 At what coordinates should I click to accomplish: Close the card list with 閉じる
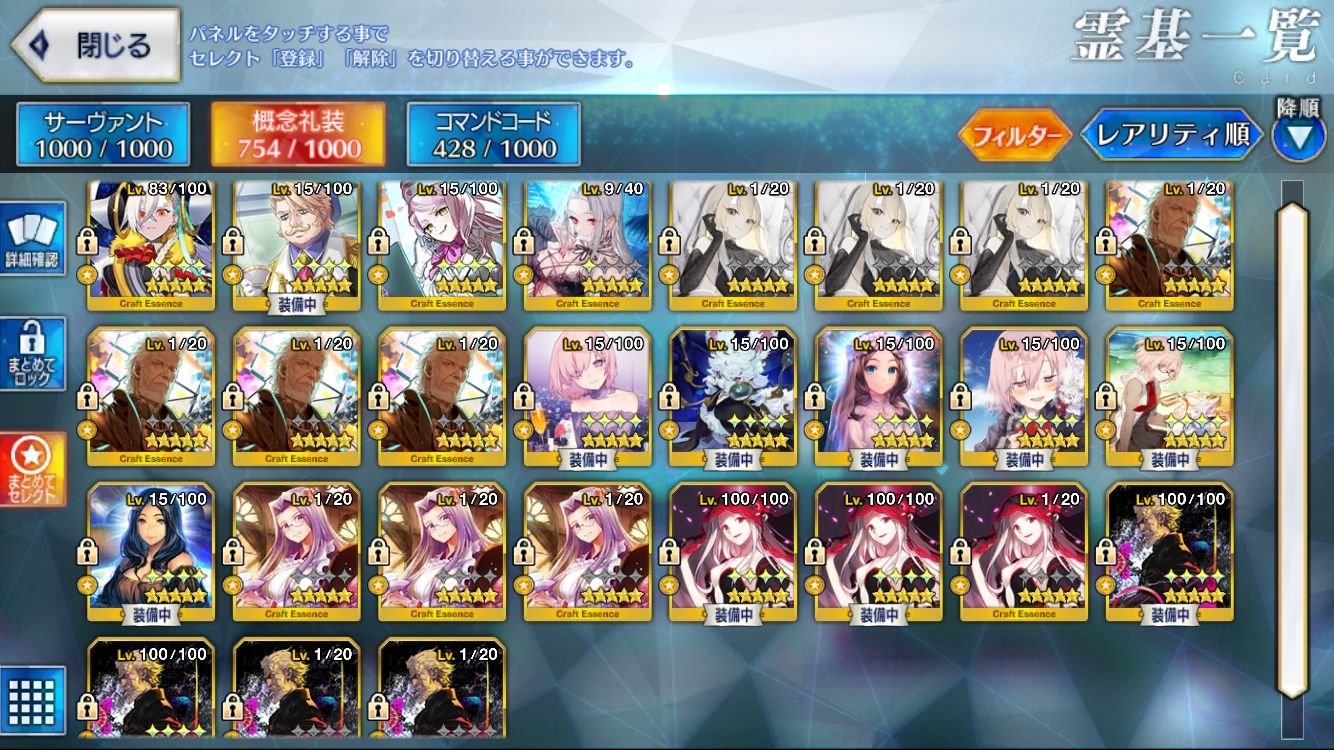96,46
